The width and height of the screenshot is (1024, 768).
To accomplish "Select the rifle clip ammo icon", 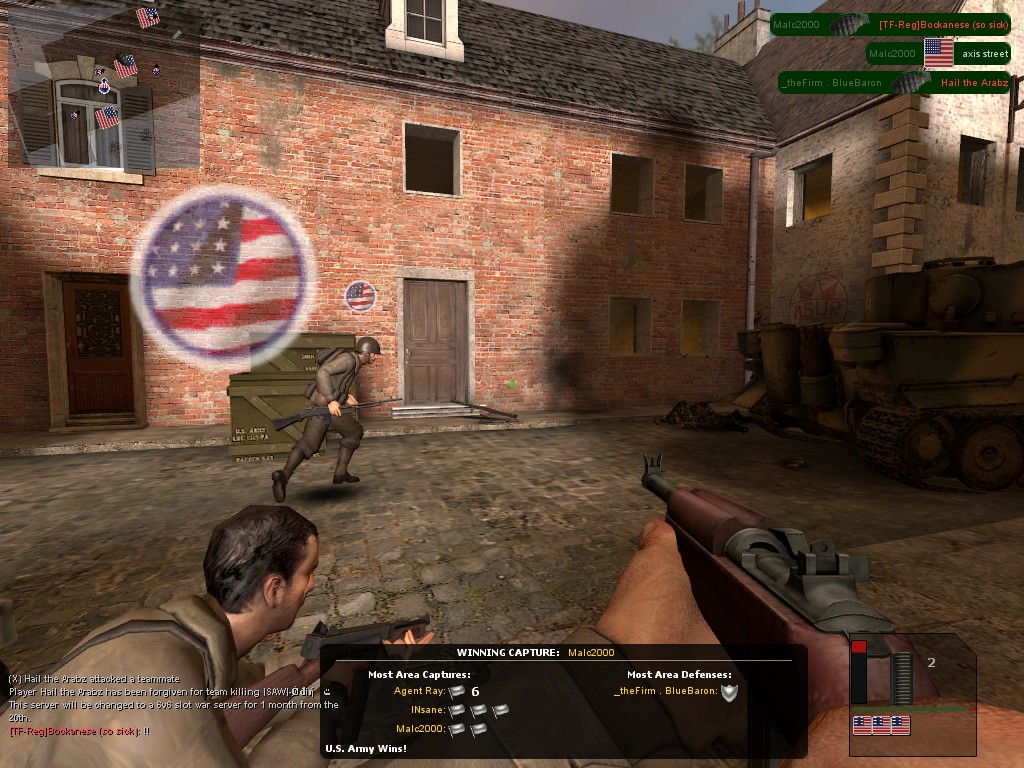I will (903, 679).
